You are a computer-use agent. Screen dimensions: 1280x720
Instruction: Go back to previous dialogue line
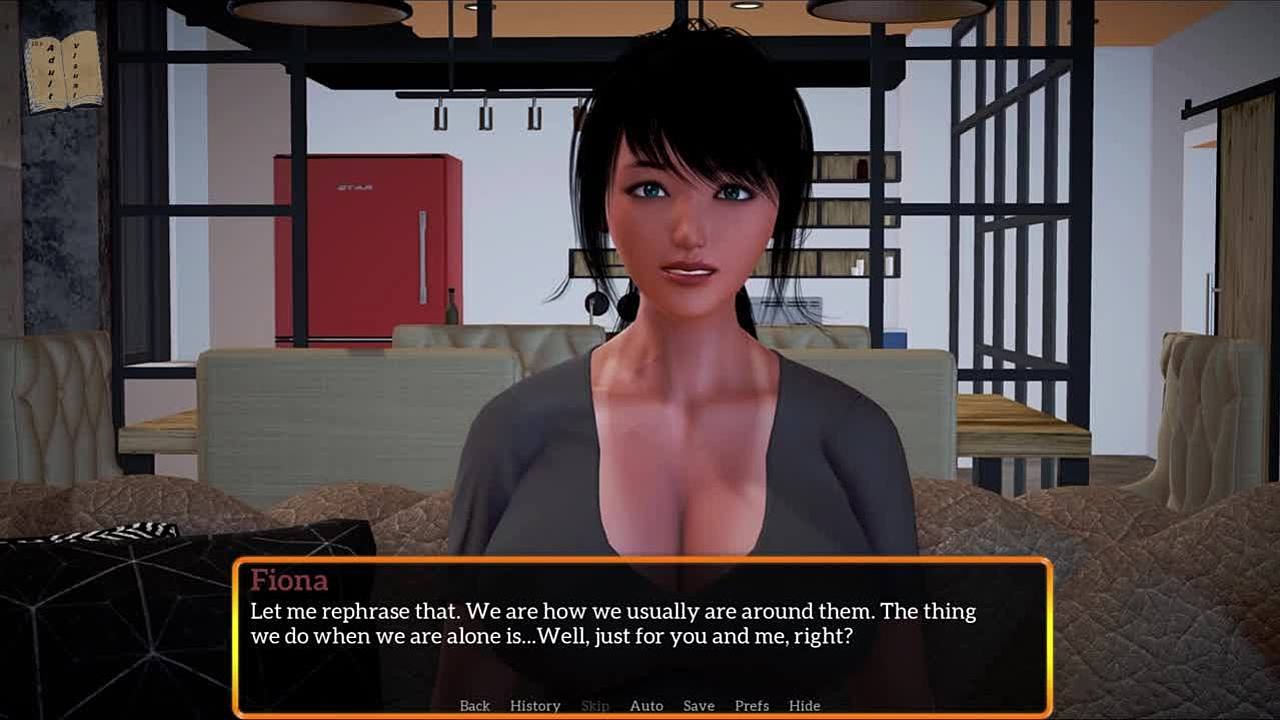click(475, 705)
